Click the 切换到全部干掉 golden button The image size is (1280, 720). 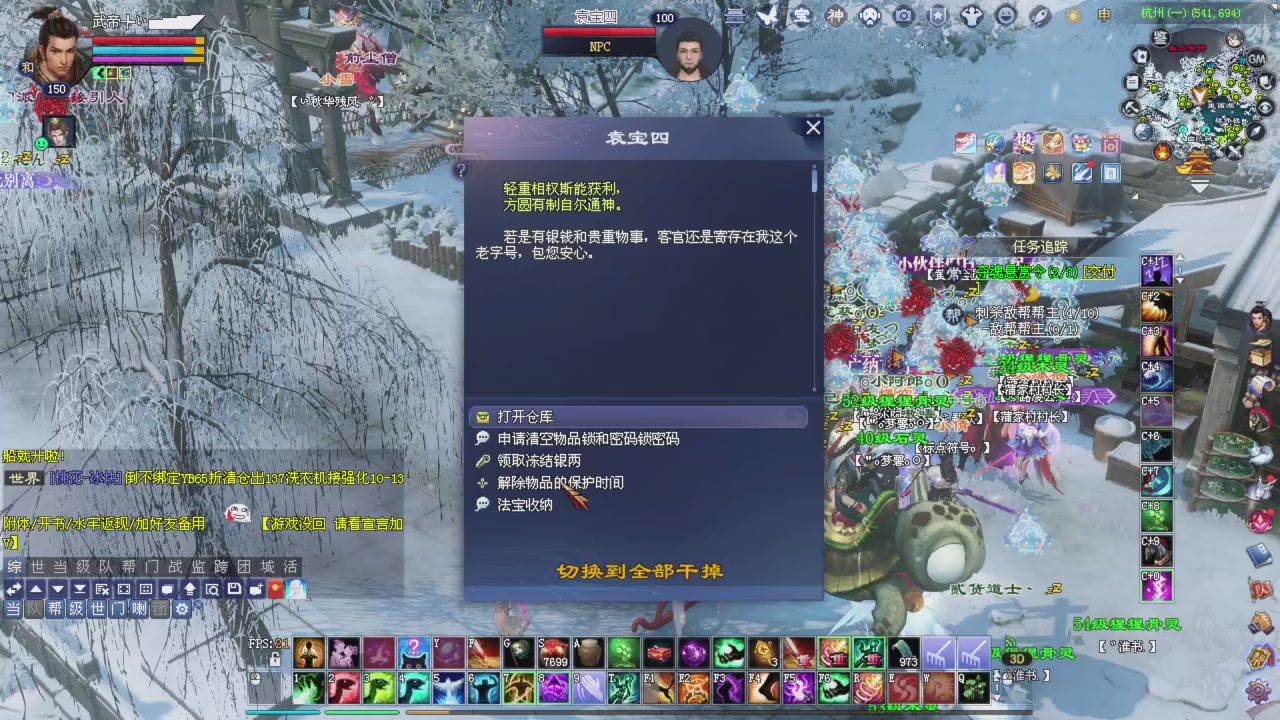click(x=640, y=570)
